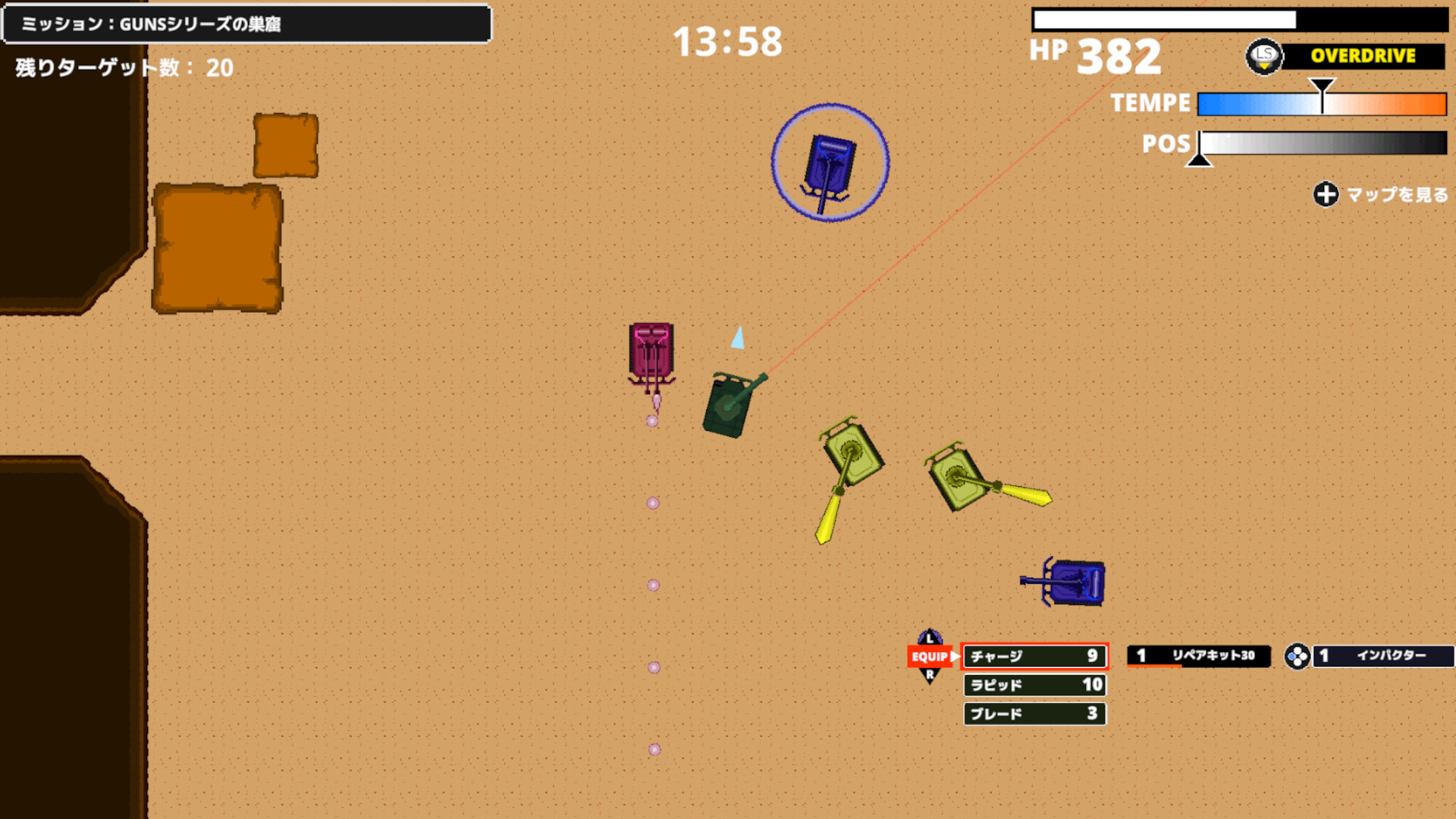The width and height of the screenshot is (1456, 819).
Task: Click the gamepad face-buttons icon beside インパクター
Action: (1298, 657)
